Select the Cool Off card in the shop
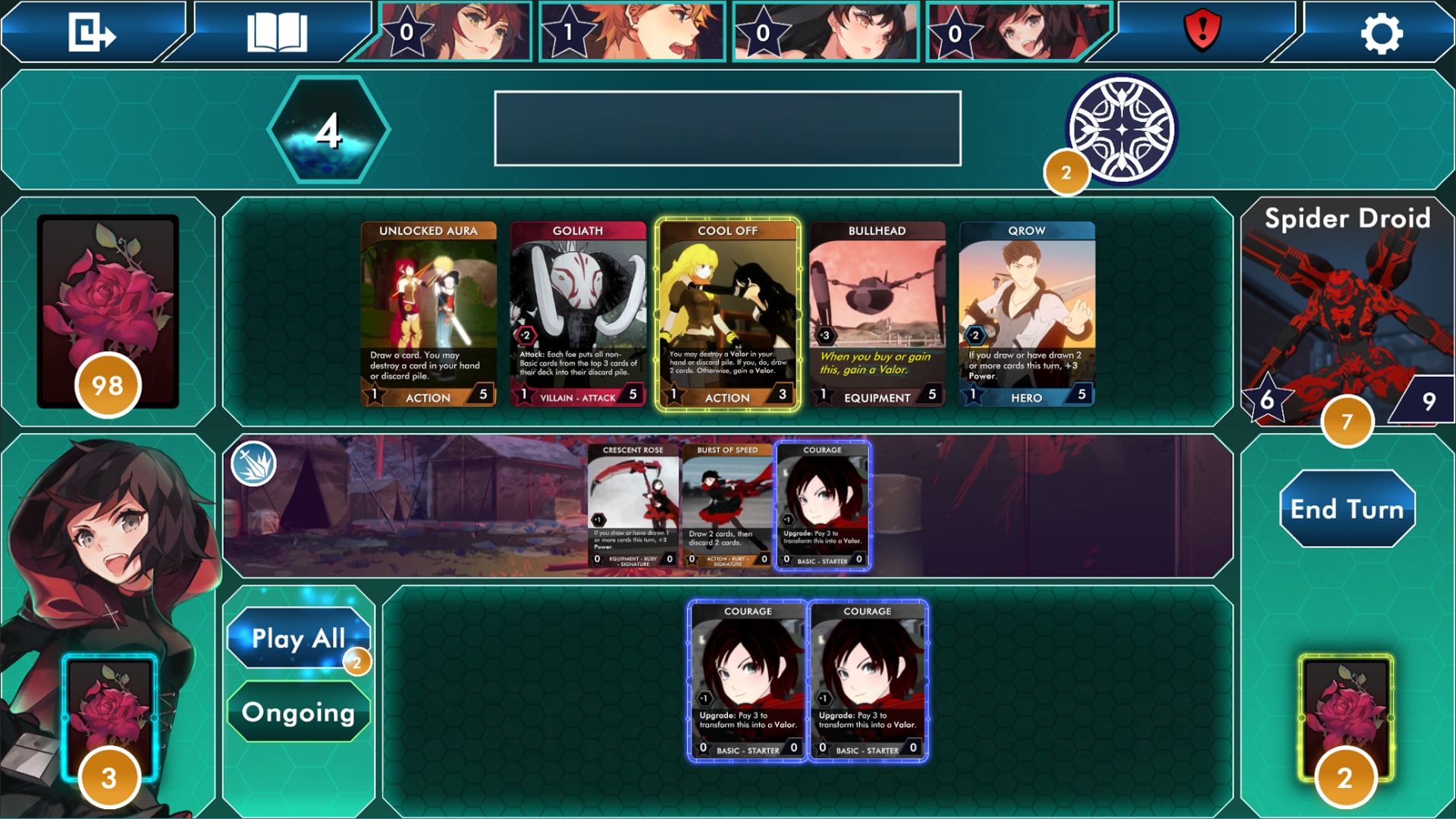The height and width of the screenshot is (819, 1456). [727, 315]
